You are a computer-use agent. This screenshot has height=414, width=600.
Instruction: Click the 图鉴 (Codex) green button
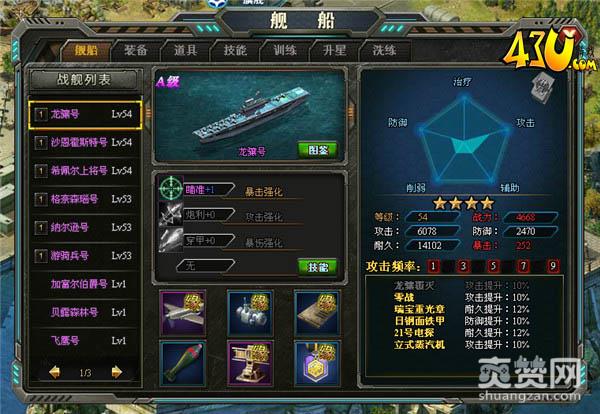tap(315, 149)
